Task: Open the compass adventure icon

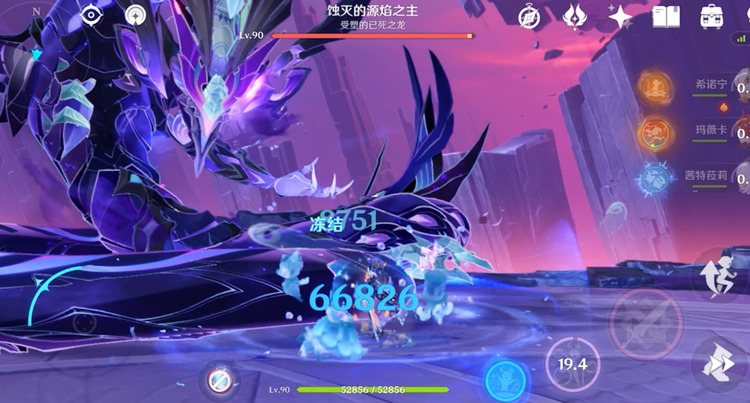Action: pos(529,16)
